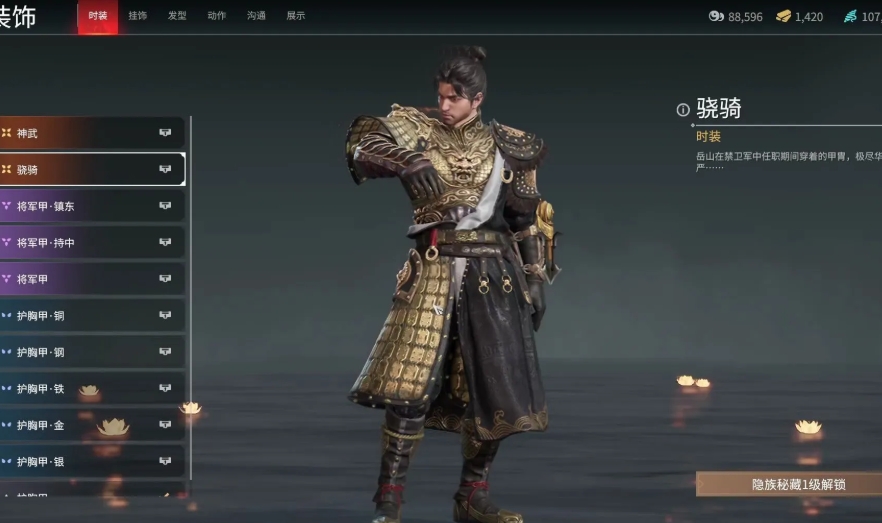Open the 沟通 tab
This screenshot has width=882, height=523.
256,16
